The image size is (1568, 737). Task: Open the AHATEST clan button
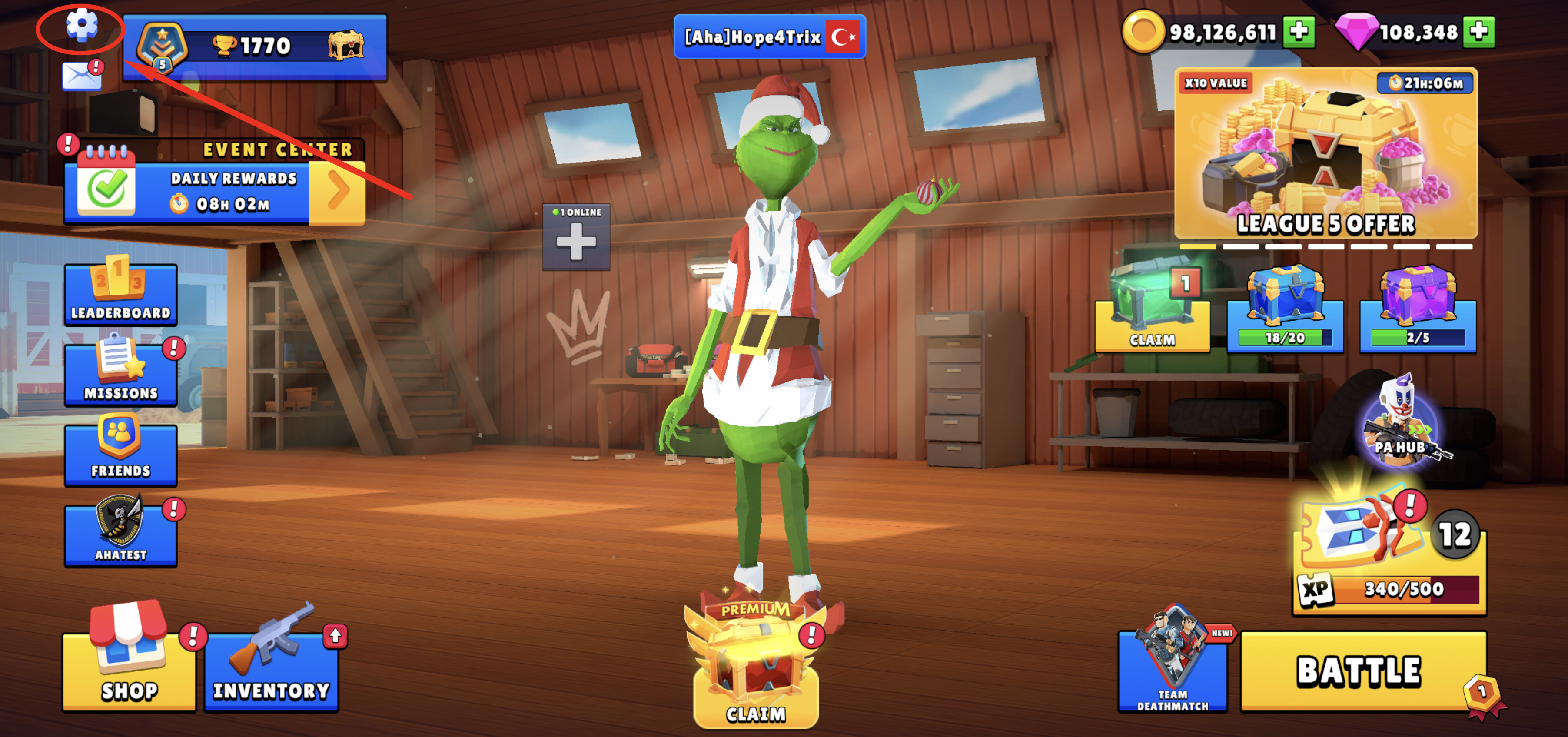click(120, 534)
